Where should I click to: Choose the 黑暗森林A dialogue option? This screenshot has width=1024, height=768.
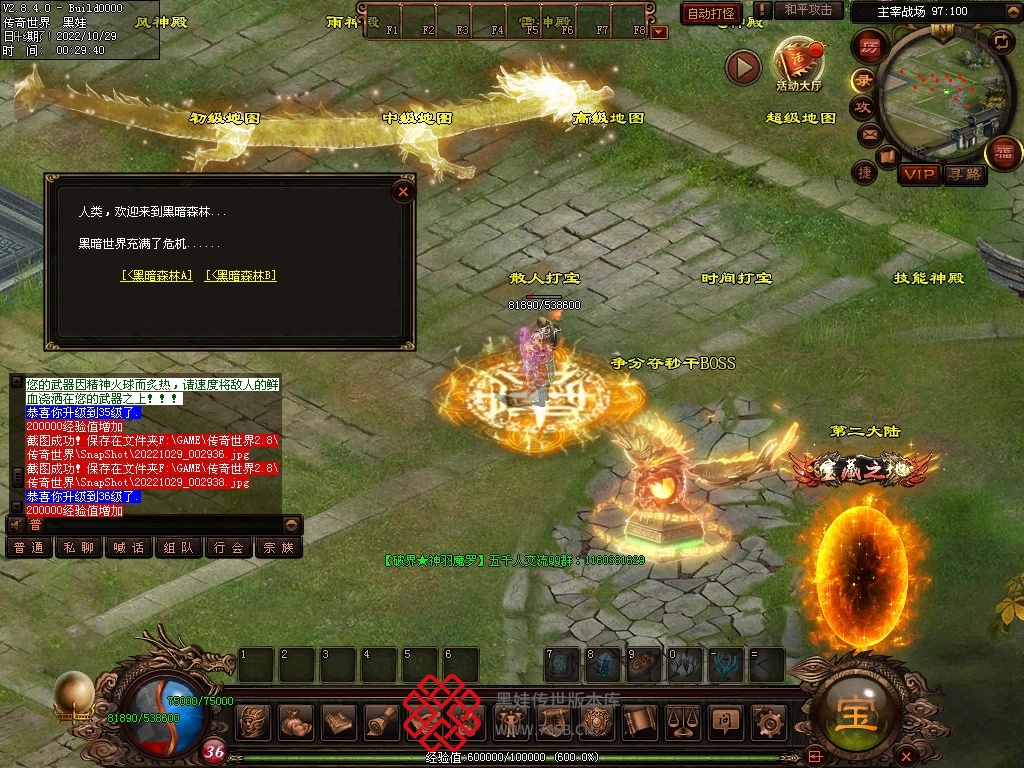(x=157, y=276)
